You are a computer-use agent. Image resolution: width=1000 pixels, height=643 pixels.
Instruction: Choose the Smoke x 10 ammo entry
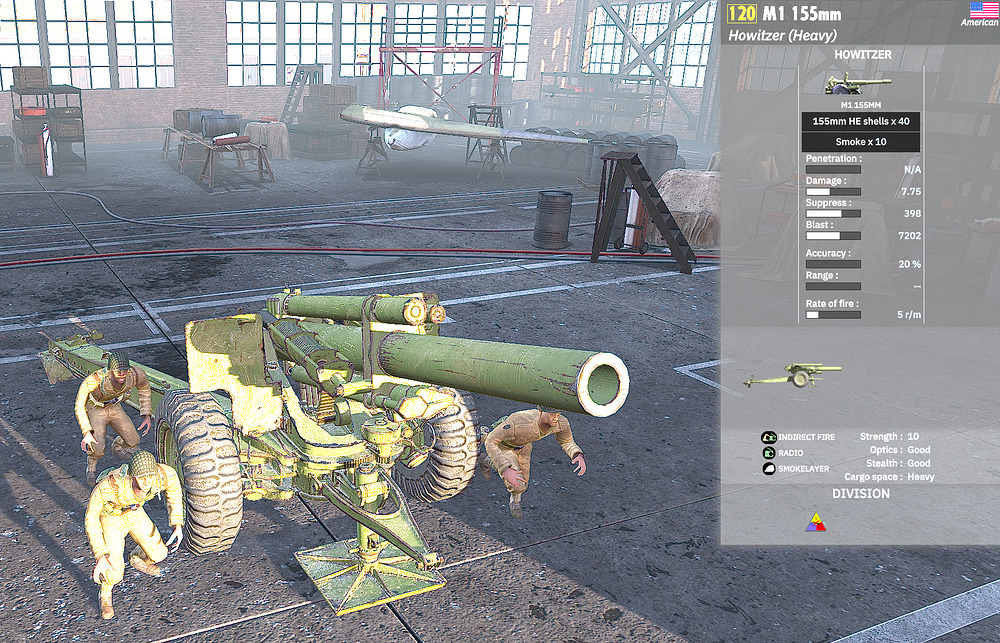point(860,142)
